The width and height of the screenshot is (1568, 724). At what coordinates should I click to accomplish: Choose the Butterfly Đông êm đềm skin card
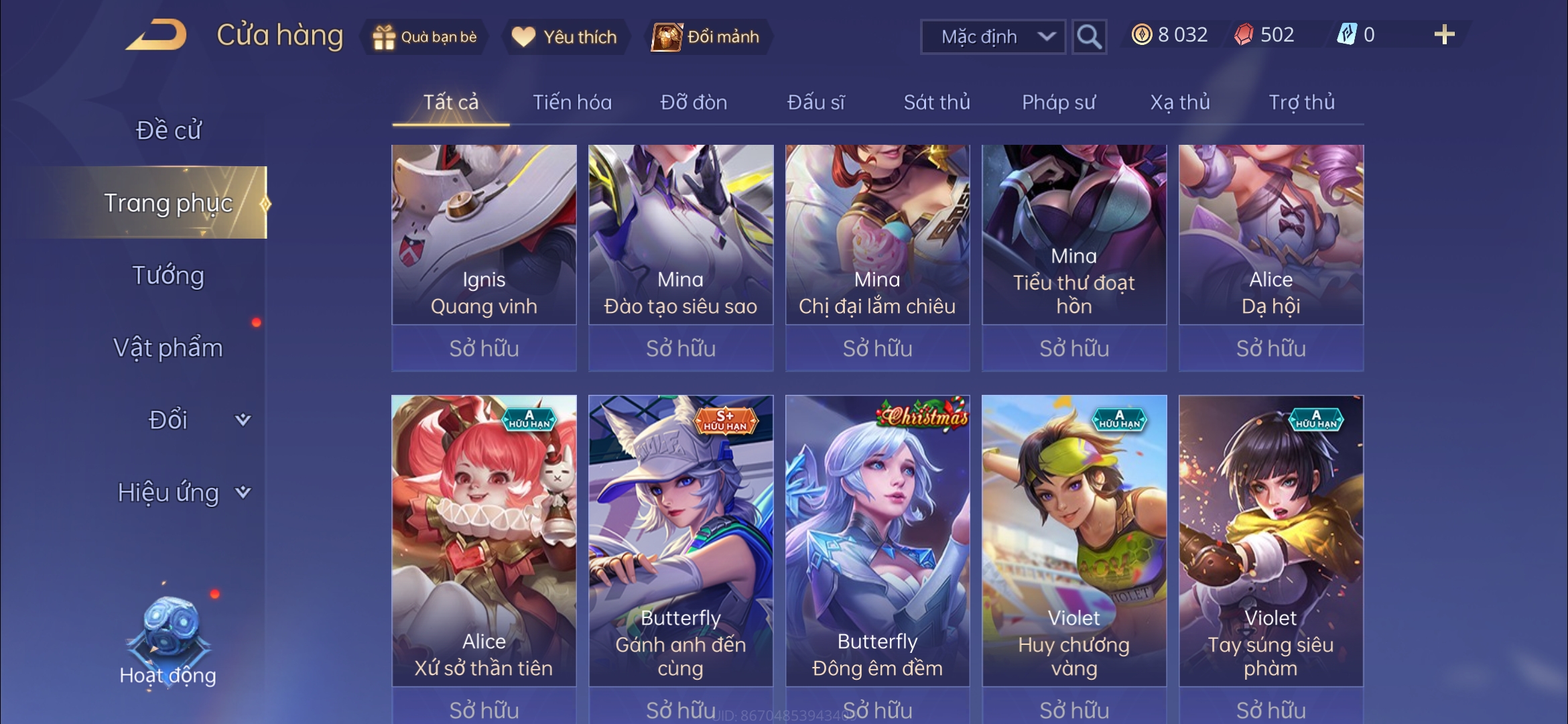click(877, 540)
